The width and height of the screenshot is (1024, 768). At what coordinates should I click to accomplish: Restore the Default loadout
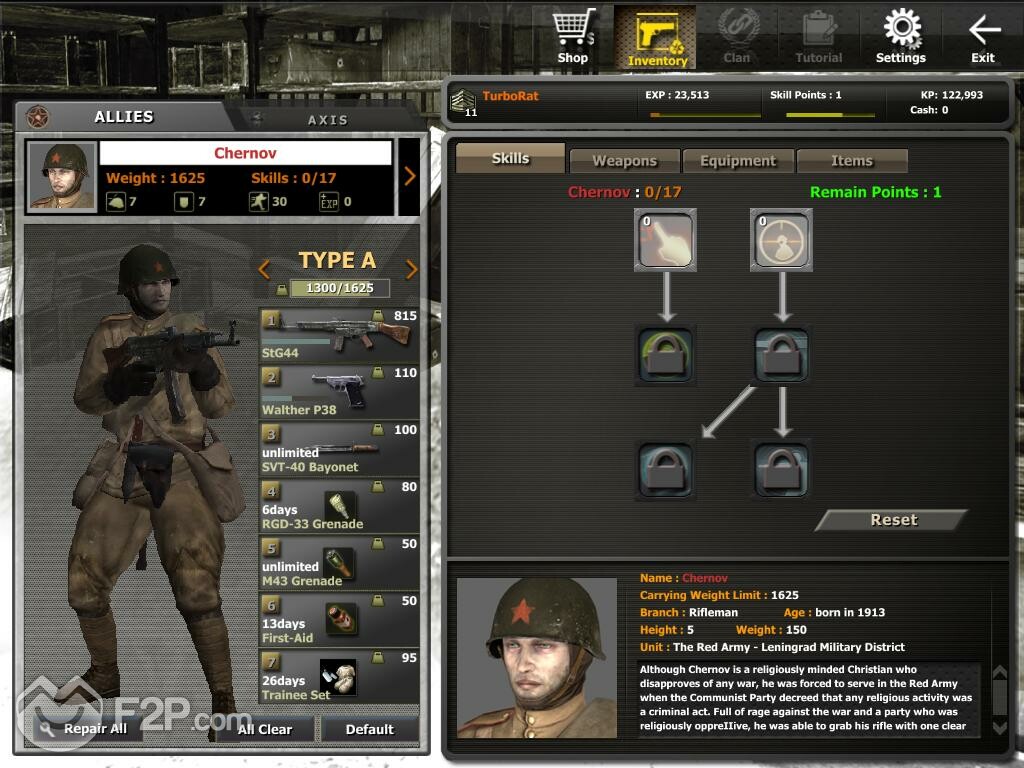click(370, 729)
